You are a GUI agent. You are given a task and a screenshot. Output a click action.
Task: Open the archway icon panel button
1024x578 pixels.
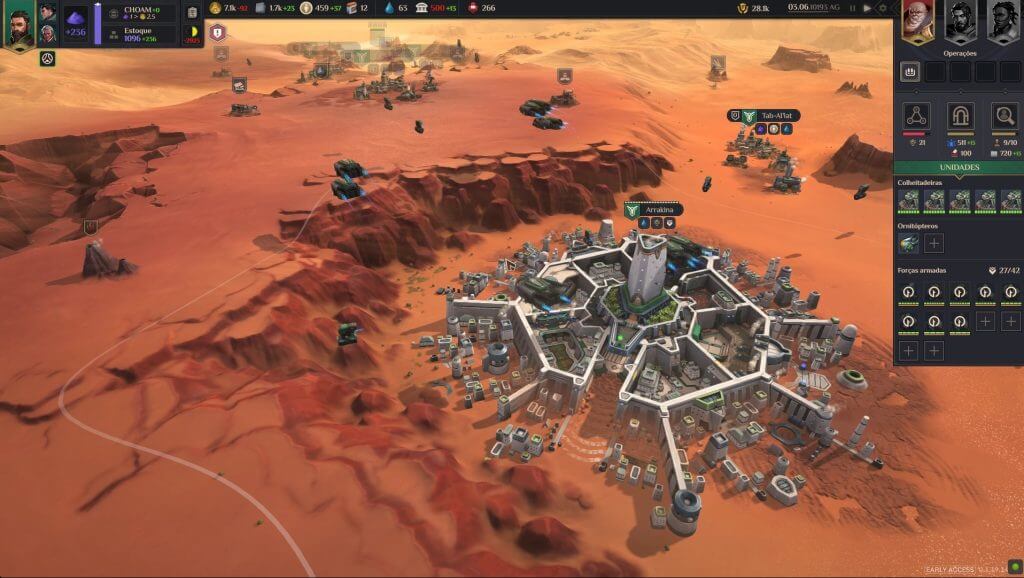coord(961,115)
